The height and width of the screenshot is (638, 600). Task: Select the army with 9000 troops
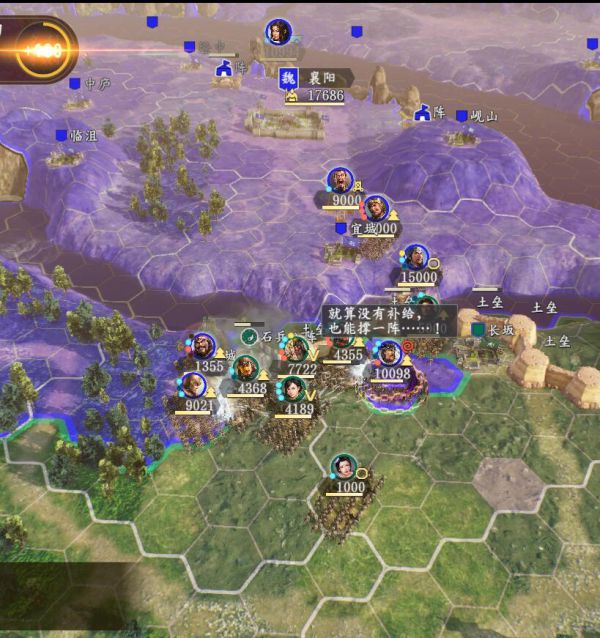341,181
